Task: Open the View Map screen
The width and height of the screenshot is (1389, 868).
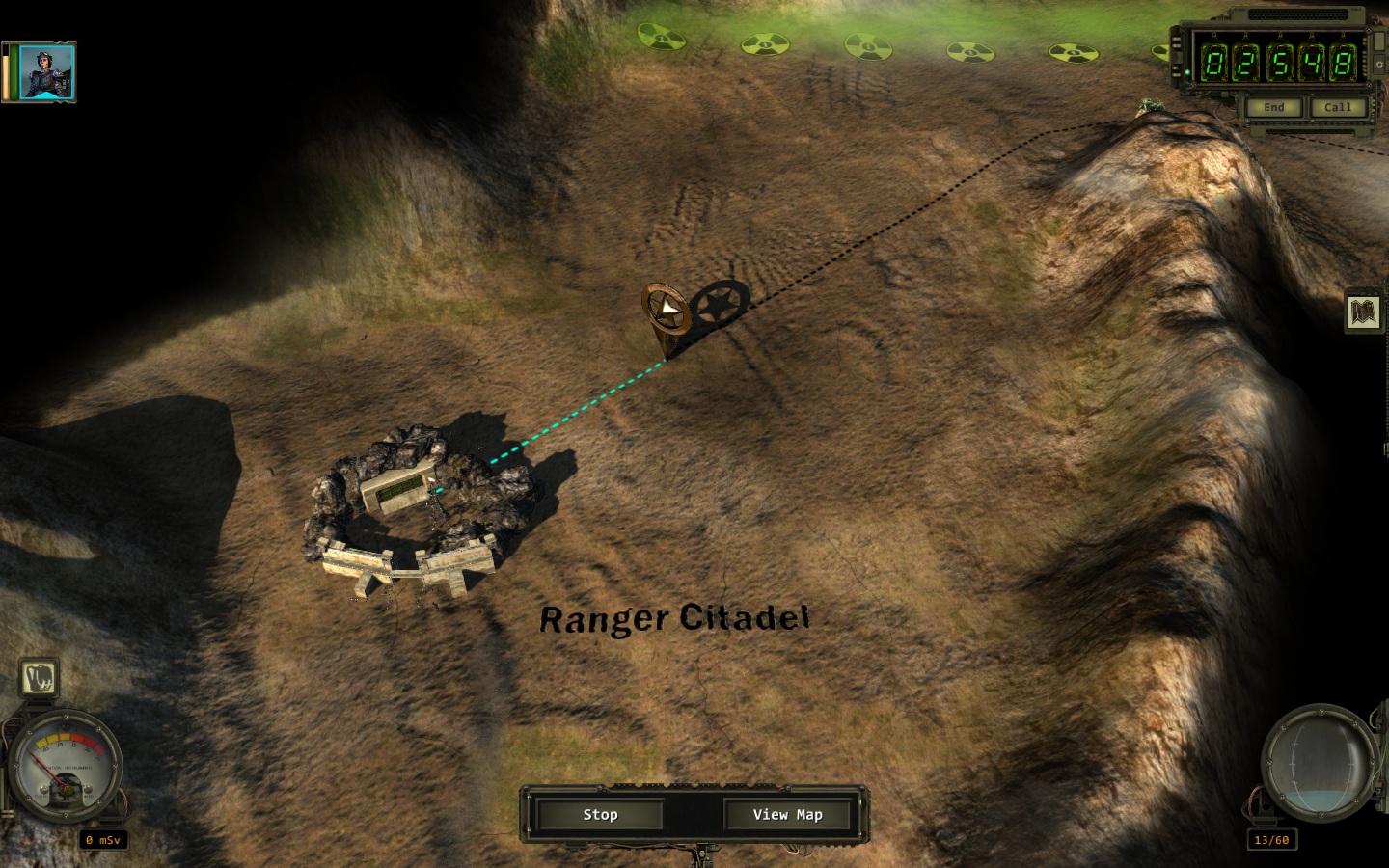Action: click(787, 815)
